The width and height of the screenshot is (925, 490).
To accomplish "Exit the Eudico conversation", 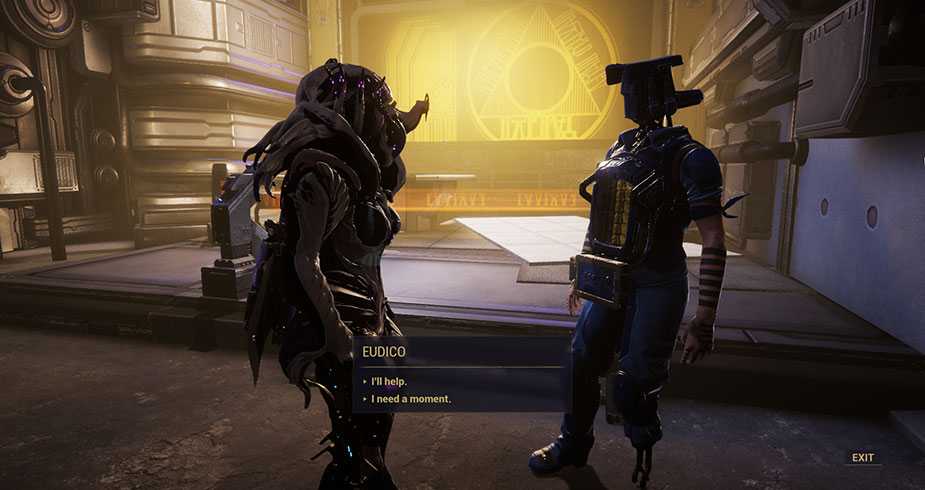I will click(x=862, y=457).
